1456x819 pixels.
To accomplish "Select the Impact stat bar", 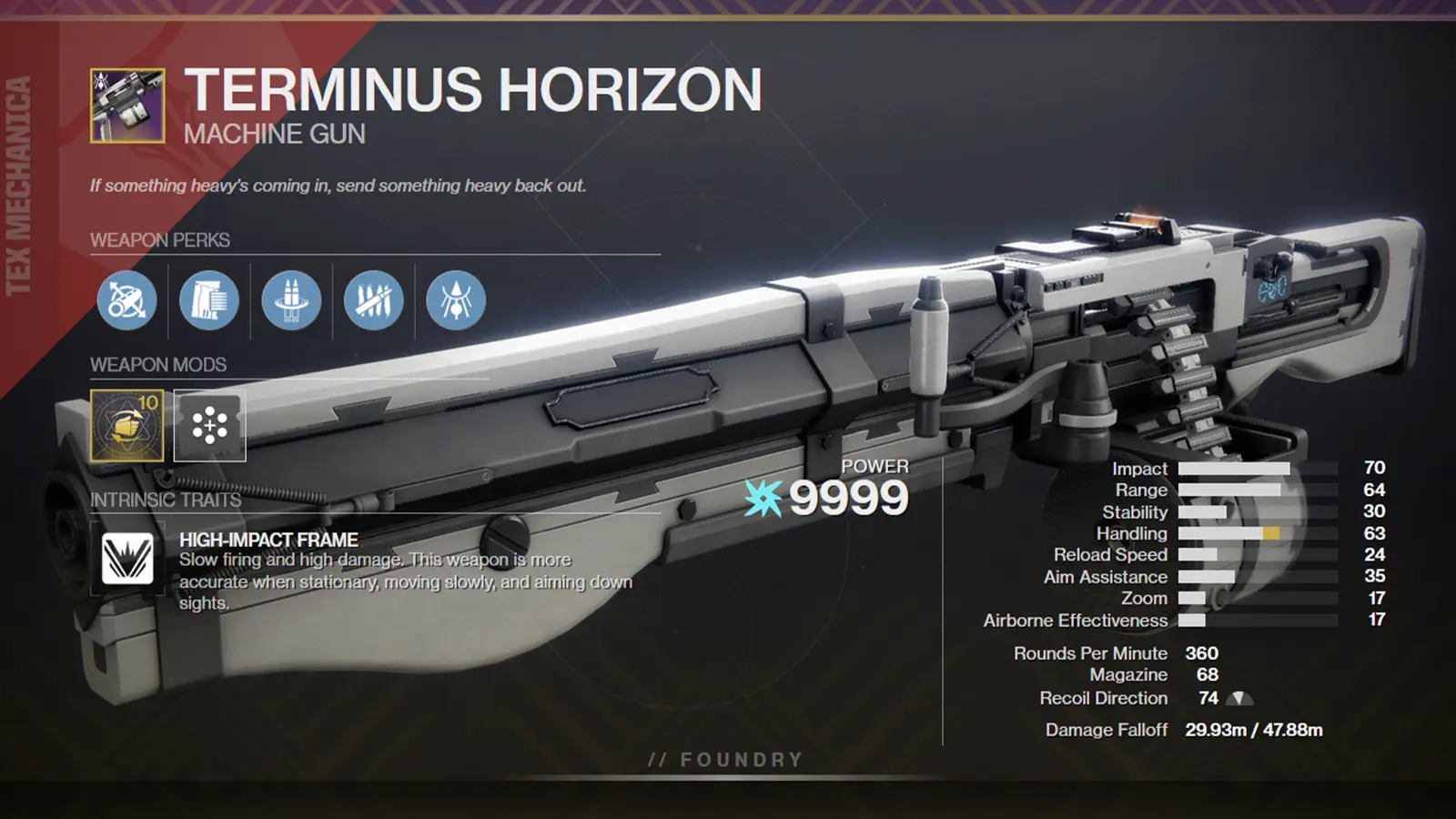I will click(x=1256, y=468).
